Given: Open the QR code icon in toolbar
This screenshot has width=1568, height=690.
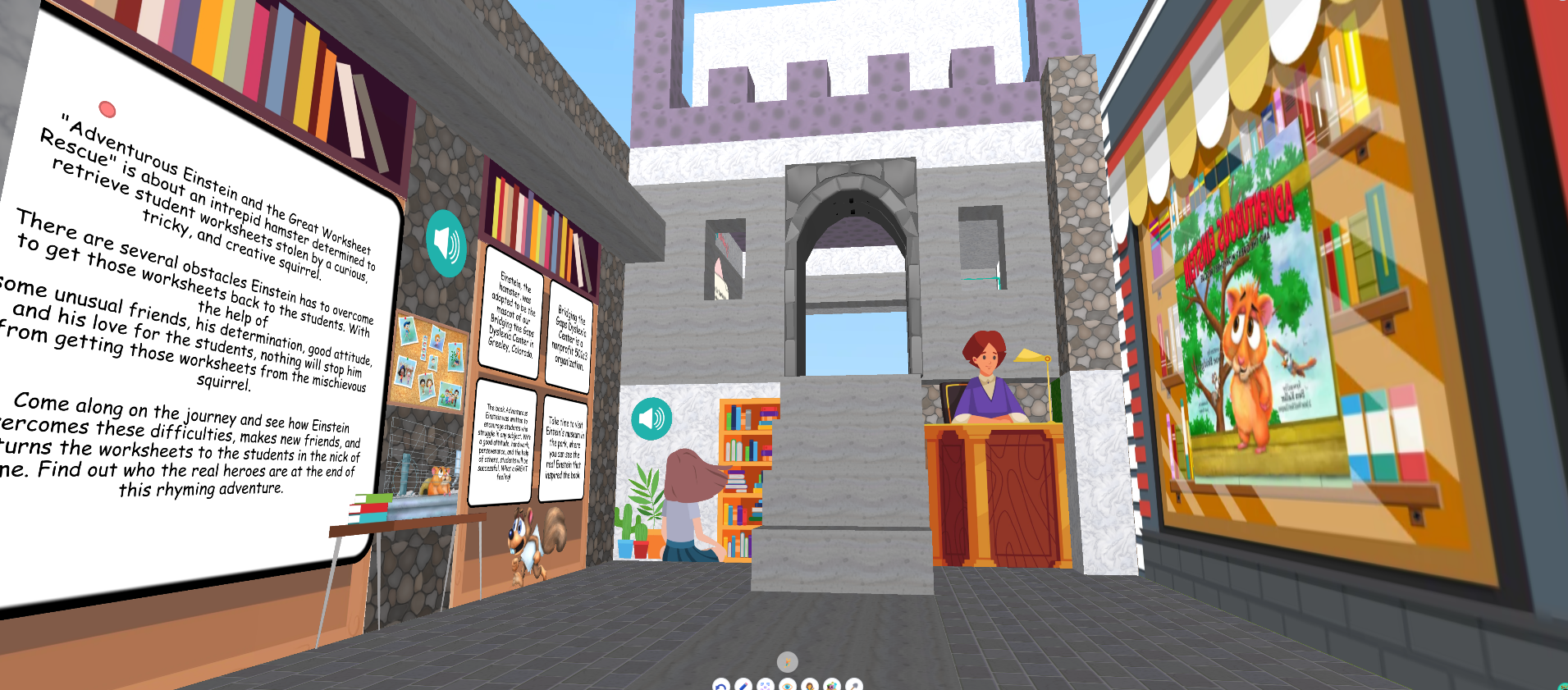Looking at the screenshot, I should click(765, 687).
